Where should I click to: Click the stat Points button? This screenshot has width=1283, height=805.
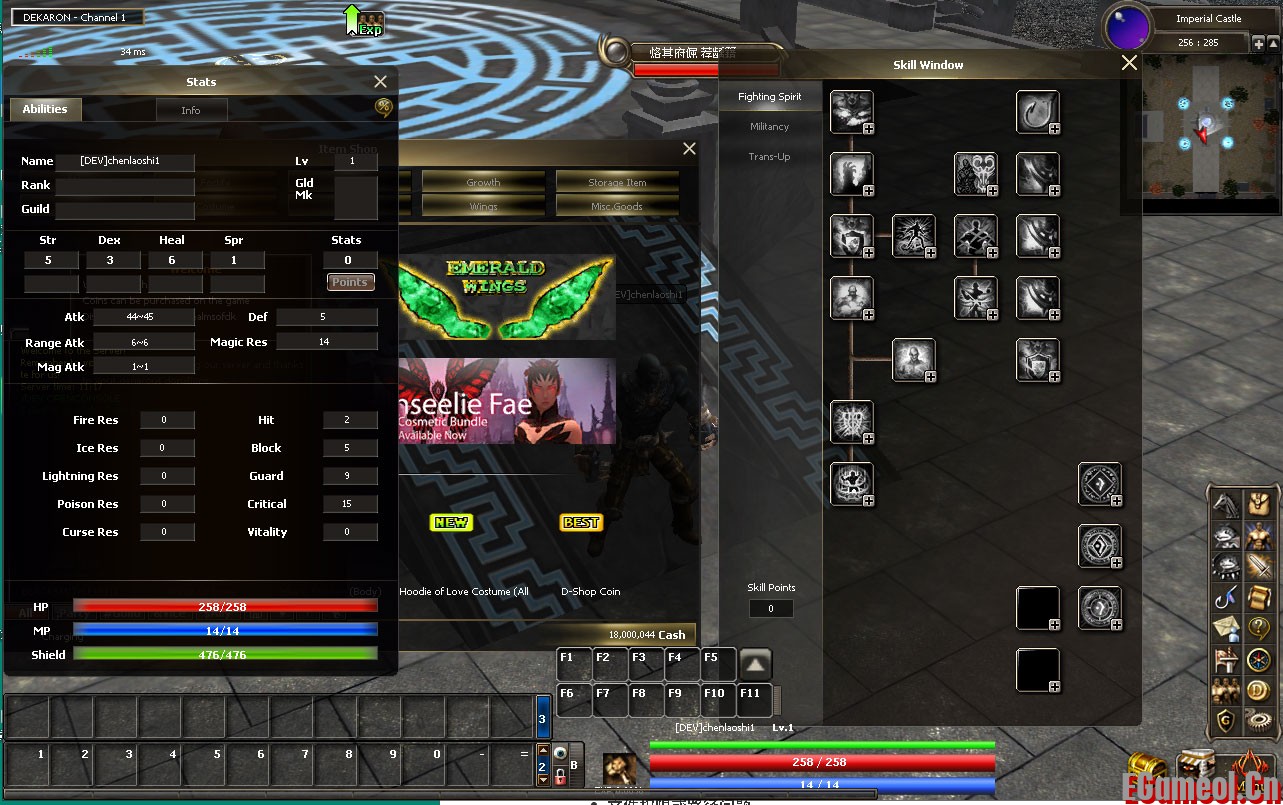coord(350,282)
